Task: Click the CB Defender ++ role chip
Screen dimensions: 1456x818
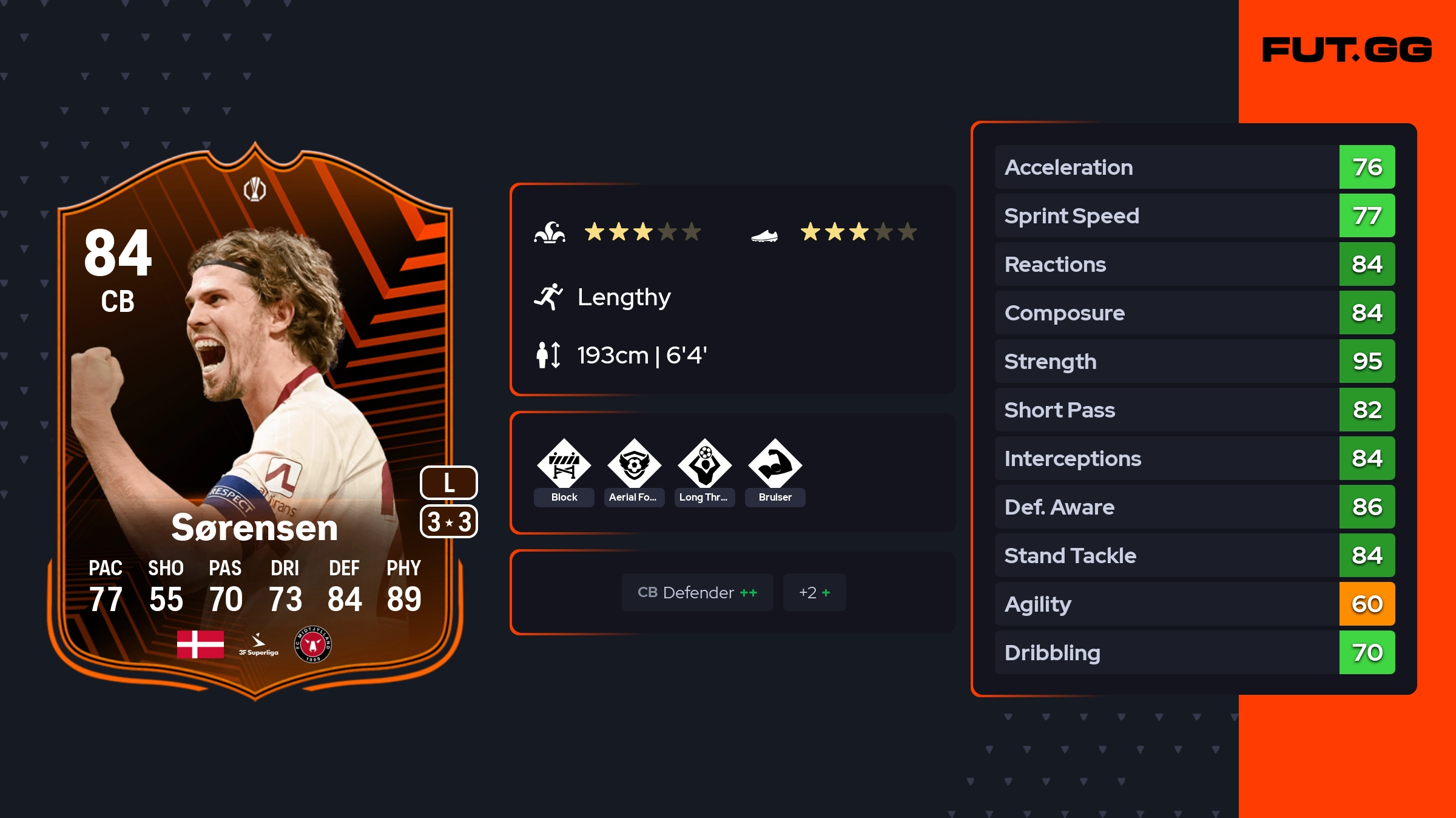Action: tap(697, 592)
